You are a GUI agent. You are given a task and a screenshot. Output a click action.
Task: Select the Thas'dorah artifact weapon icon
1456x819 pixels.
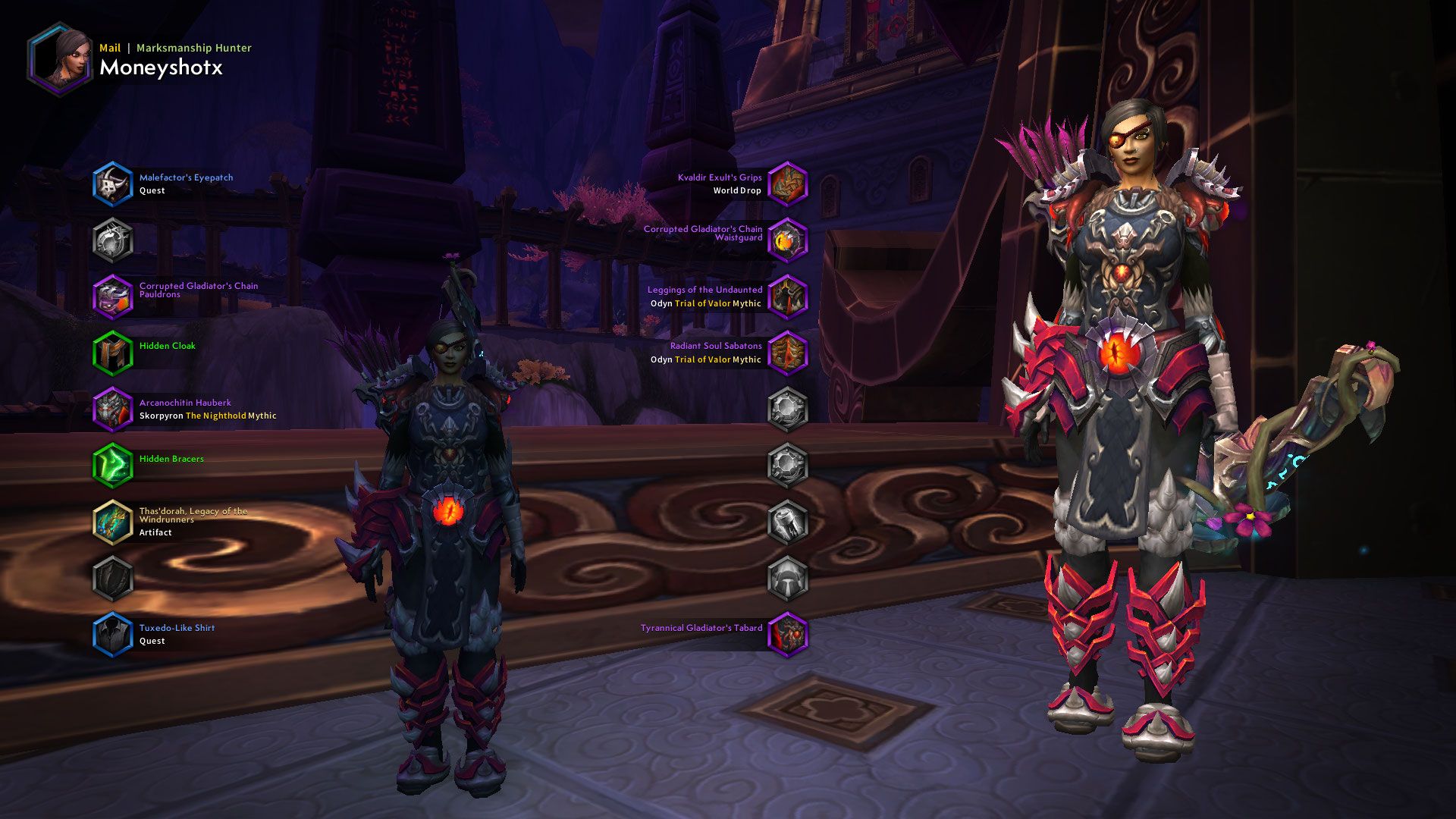click(114, 522)
